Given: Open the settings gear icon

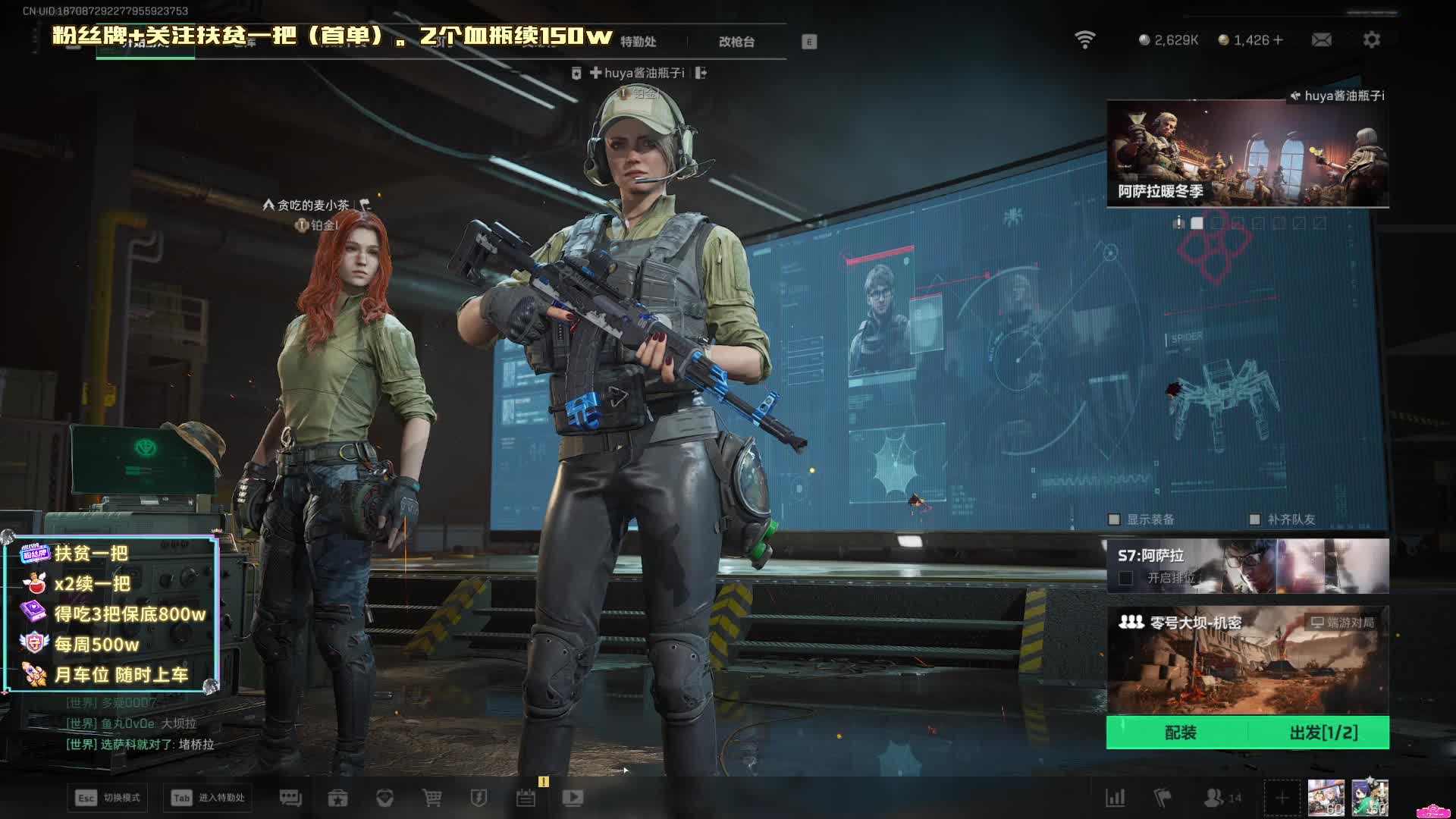Looking at the screenshot, I should coord(1371,39).
